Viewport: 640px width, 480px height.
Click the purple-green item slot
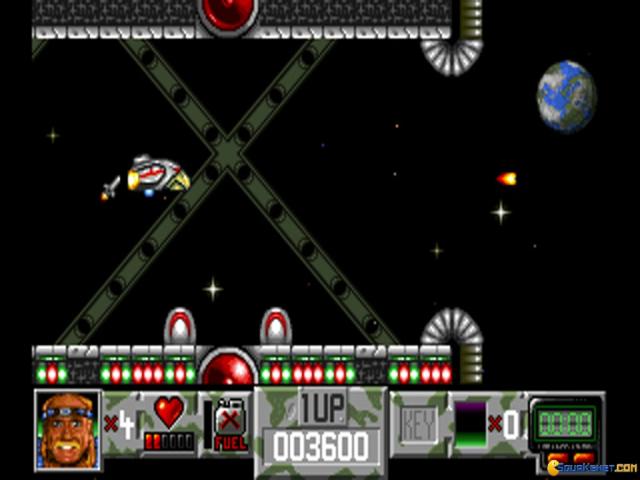point(470,424)
